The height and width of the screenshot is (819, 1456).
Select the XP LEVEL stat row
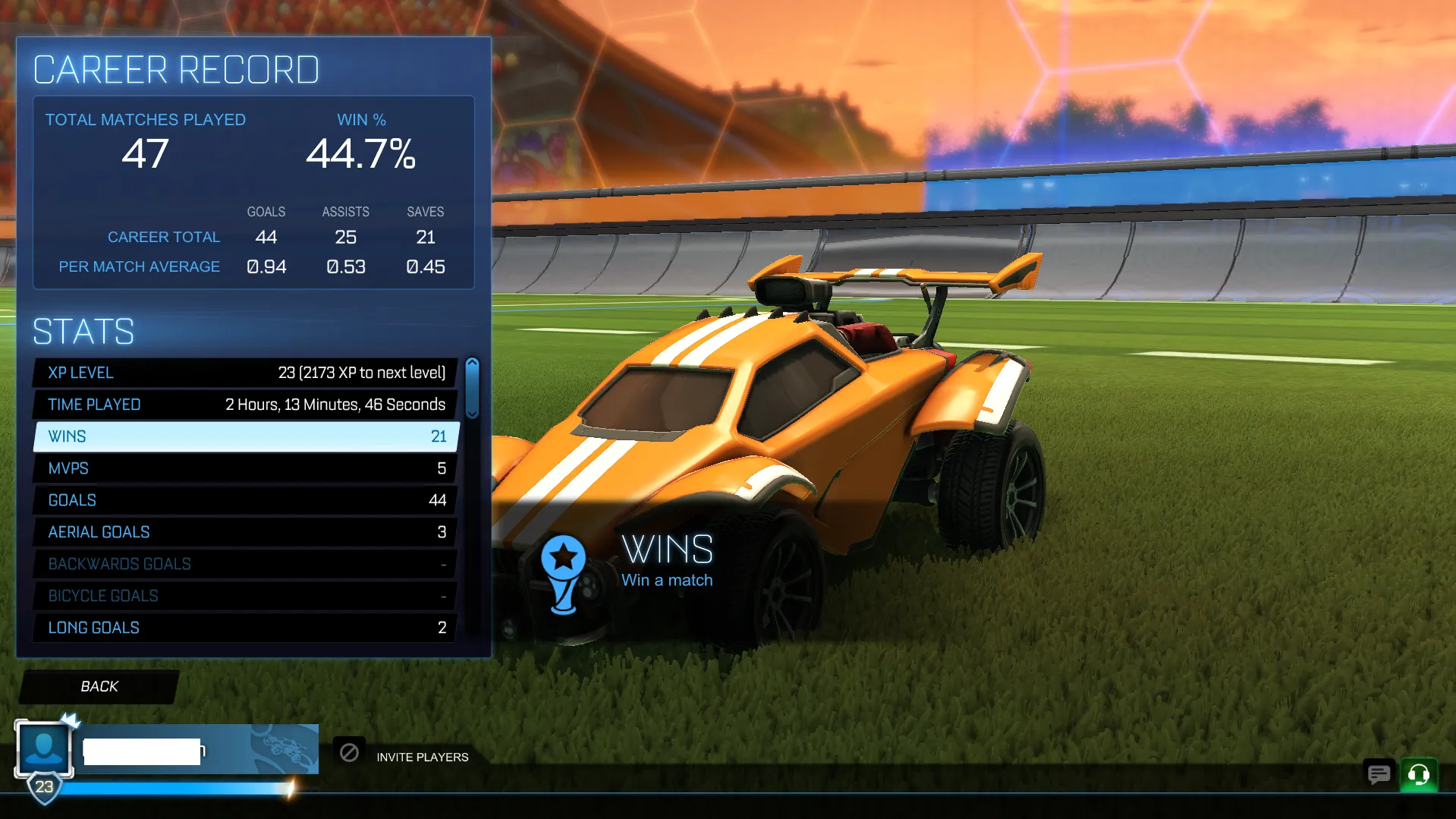[x=243, y=372]
